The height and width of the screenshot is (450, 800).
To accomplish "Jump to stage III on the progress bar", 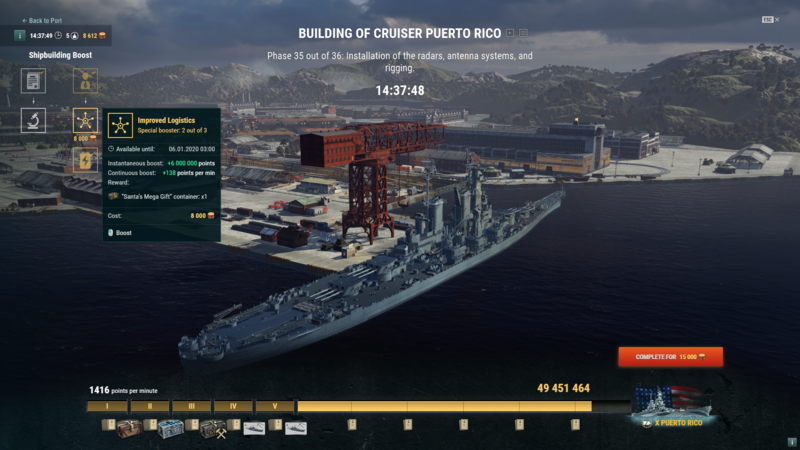I will (x=191, y=407).
